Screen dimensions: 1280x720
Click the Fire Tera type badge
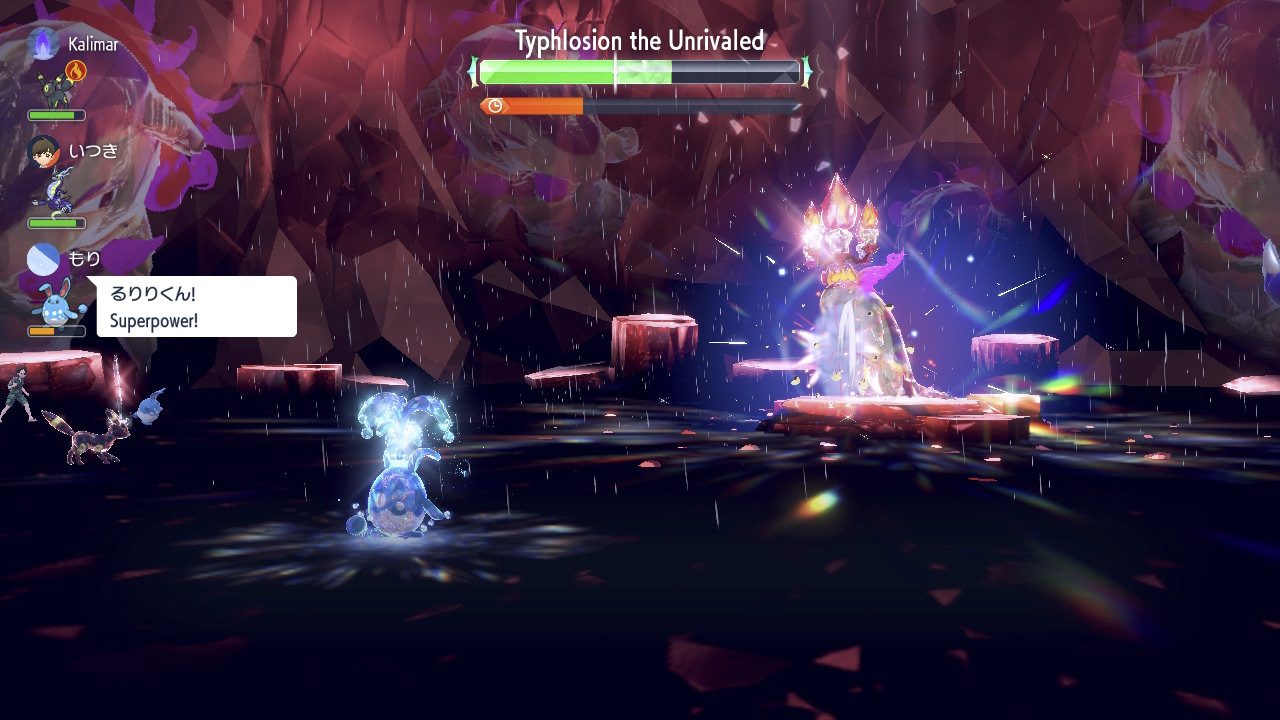click(x=76, y=71)
